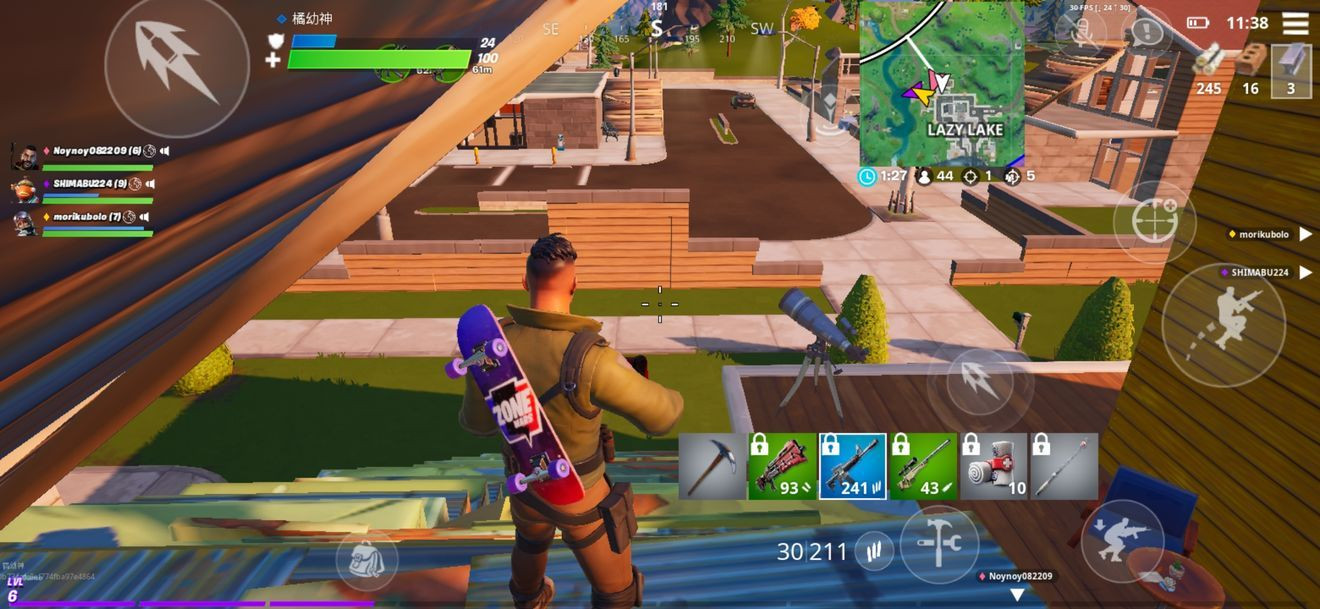Select the pickaxe slot
The image size is (1320, 609).
[x=712, y=466]
